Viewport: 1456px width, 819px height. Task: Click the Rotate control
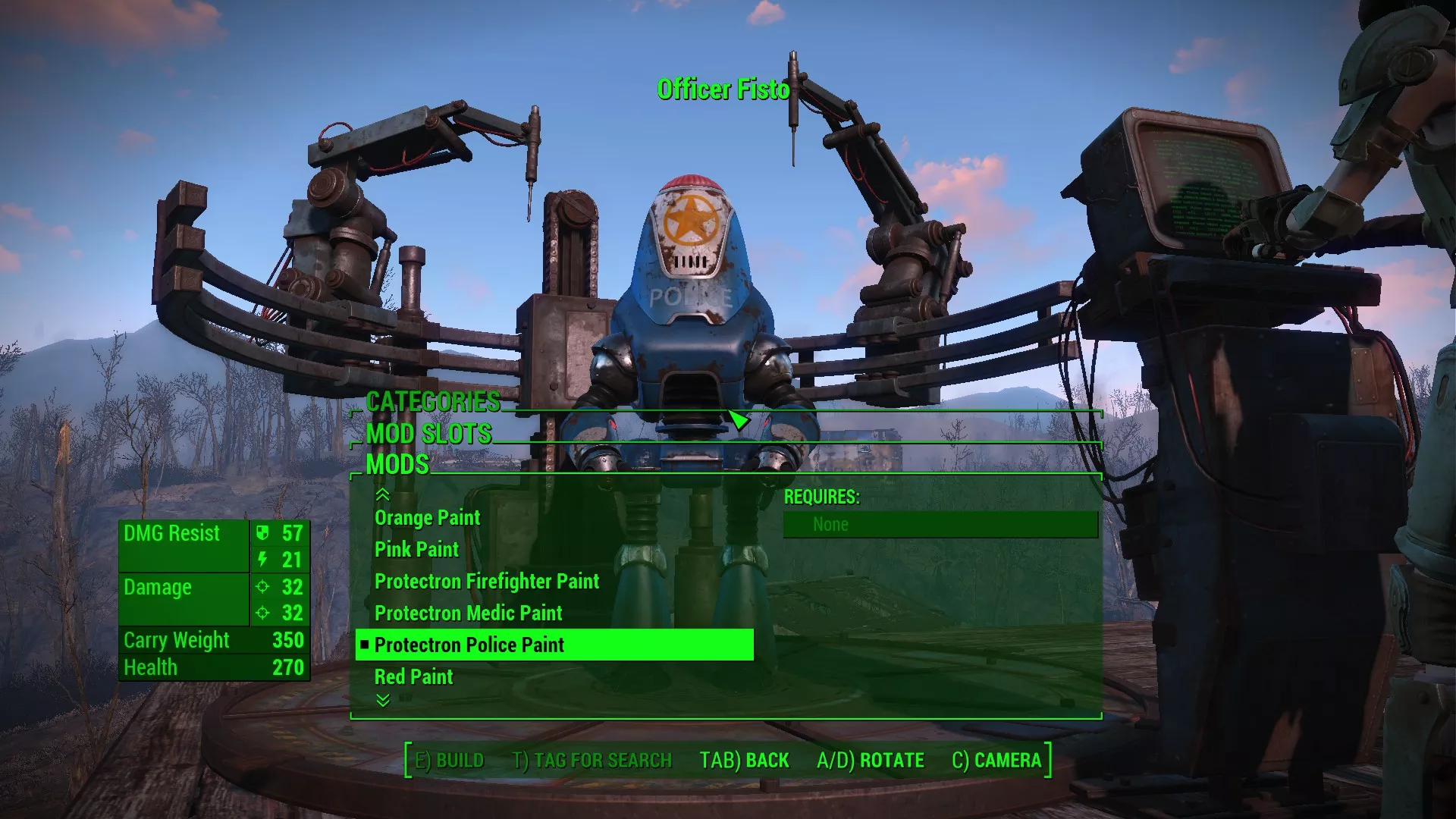[x=871, y=761]
